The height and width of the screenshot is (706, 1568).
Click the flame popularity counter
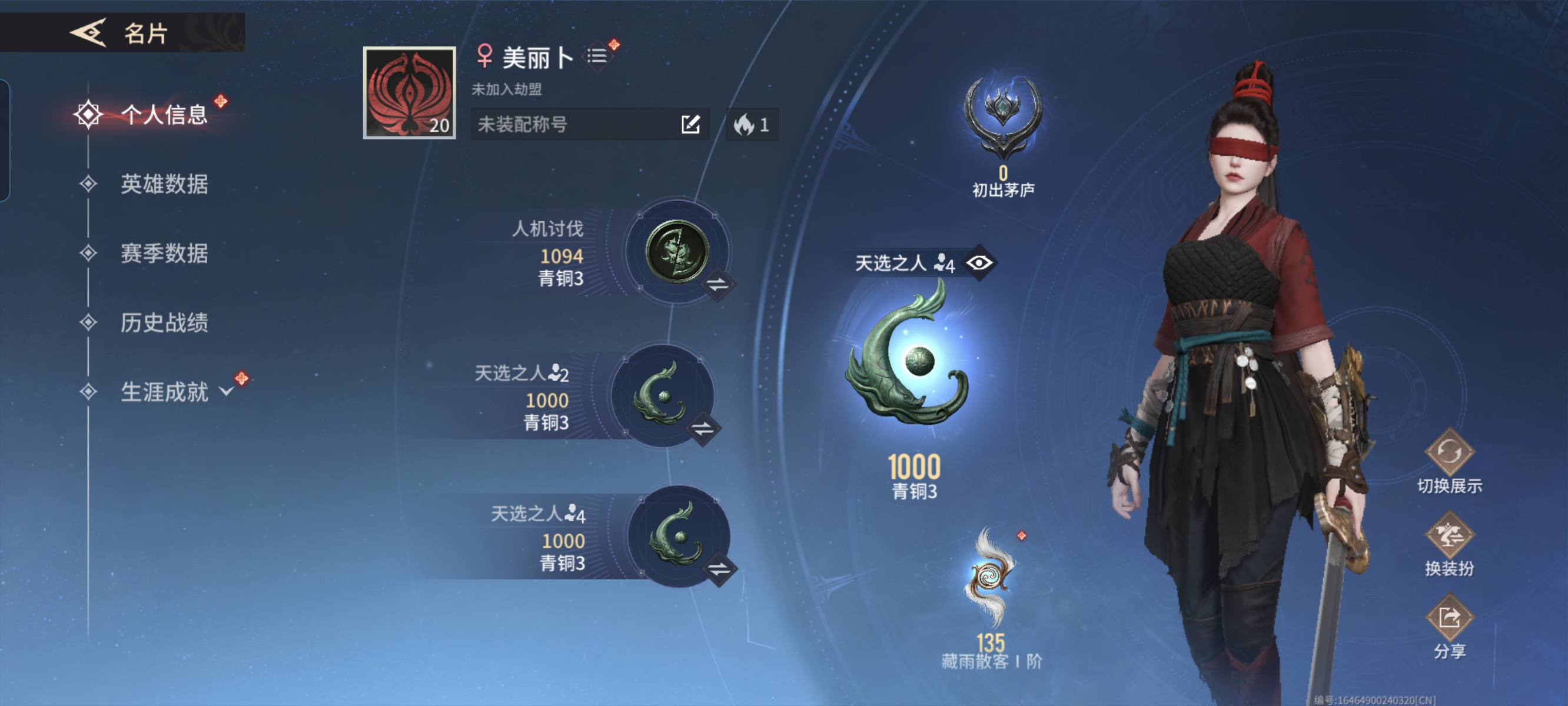tap(752, 125)
